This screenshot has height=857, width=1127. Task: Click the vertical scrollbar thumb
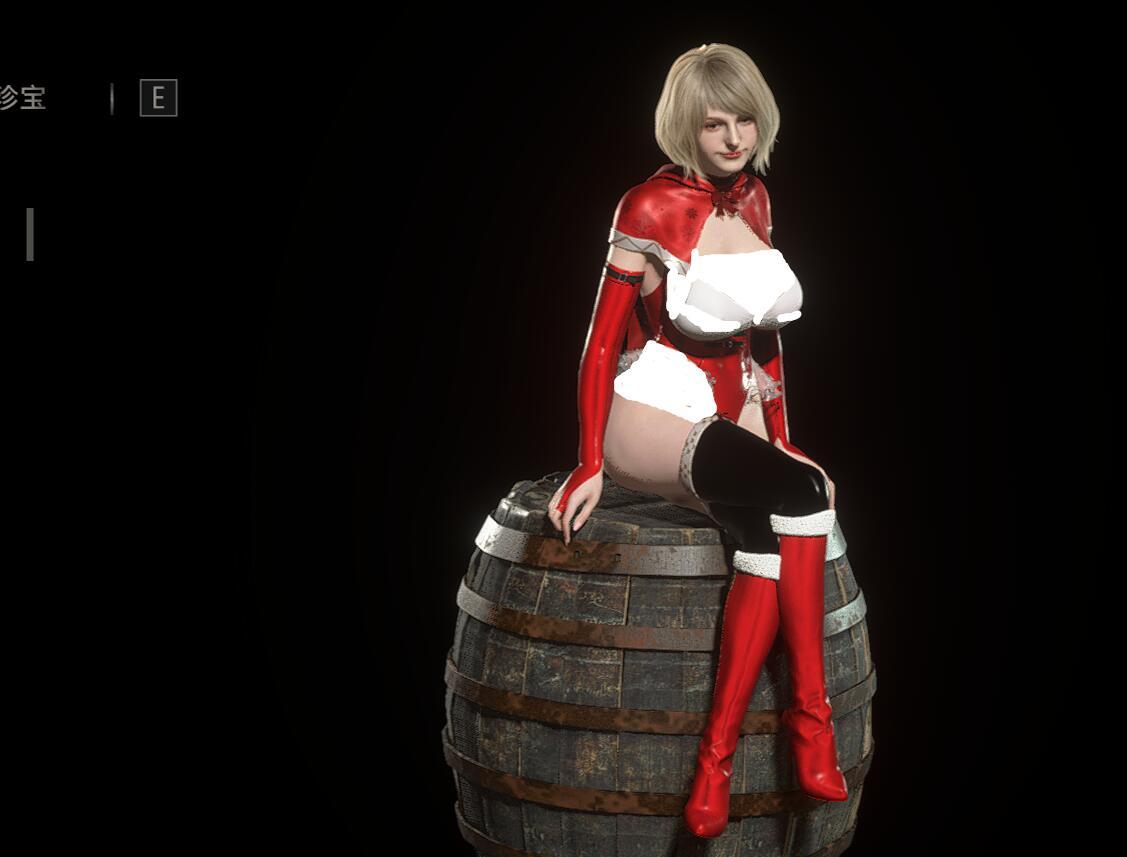30,234
